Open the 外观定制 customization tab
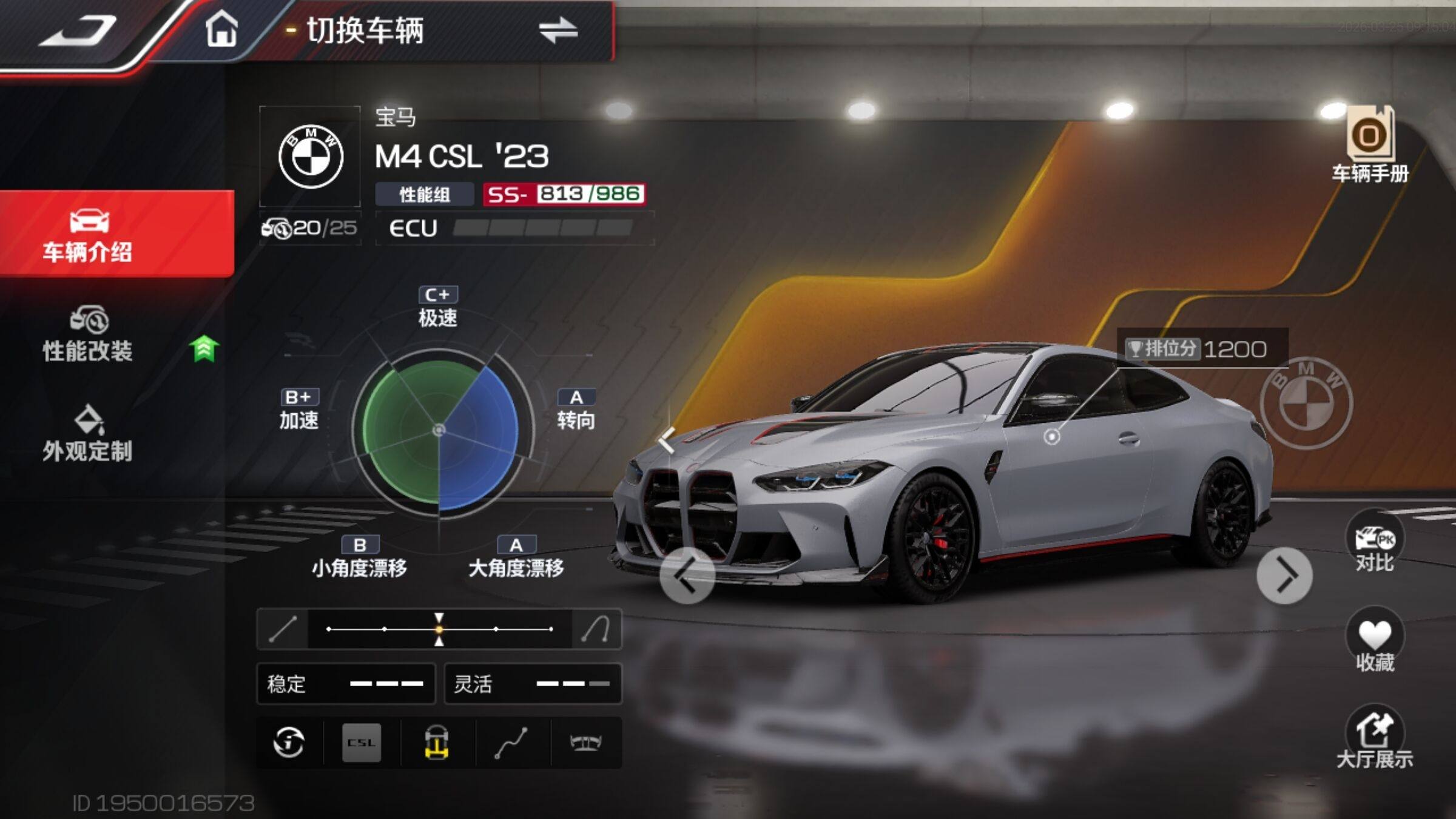Viewport: 1456px width, 819px height. pos(88,434)
